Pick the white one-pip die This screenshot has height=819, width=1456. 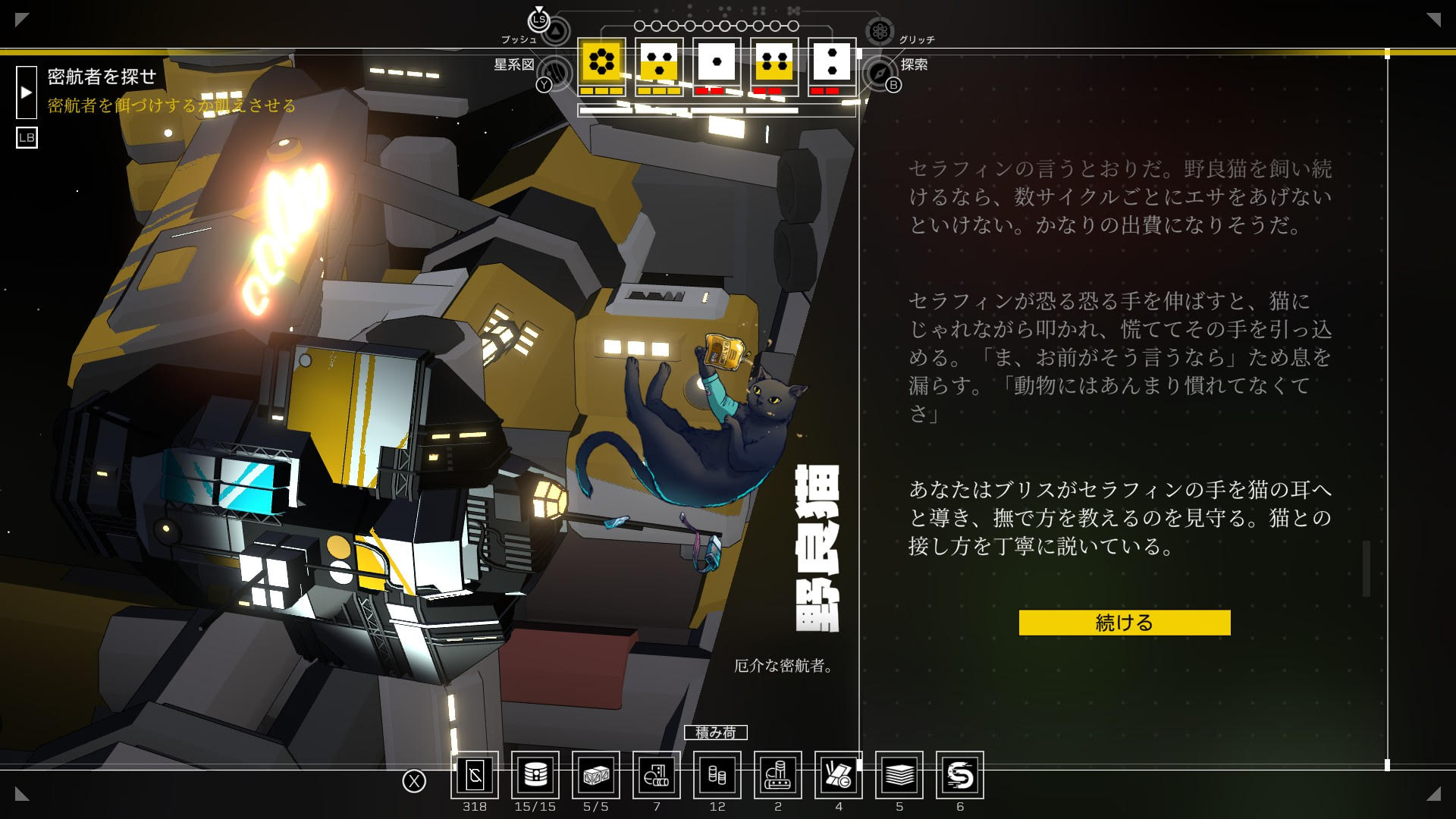[717, 61]
